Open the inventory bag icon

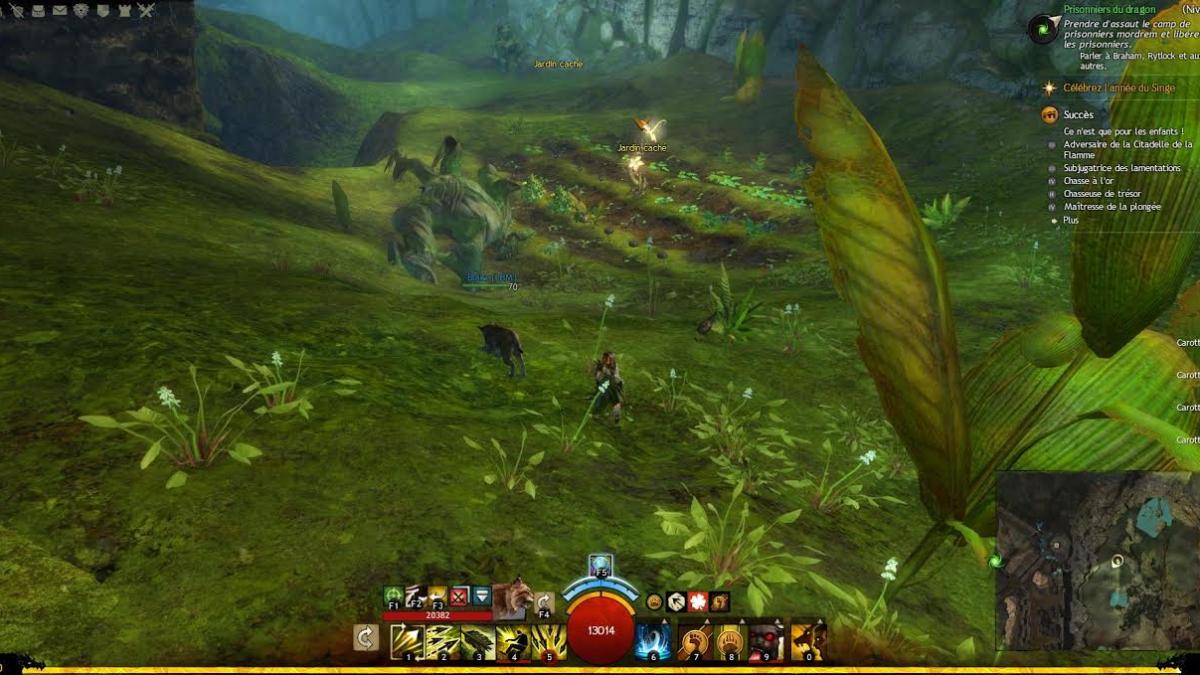pyautogui.click(x=37, y=10)
